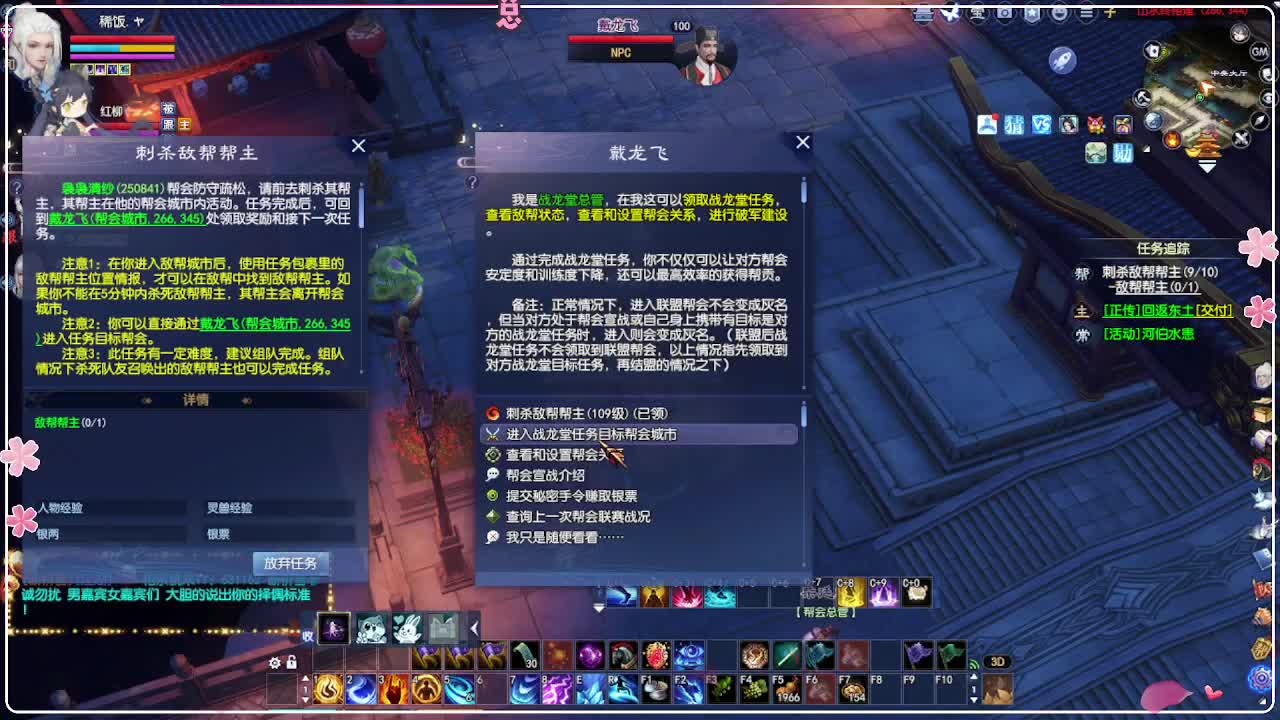Image resolution: width=1280 pixels, height=720 pixels.
Task: Activate the flame skill icon on the hotbar
Action: pos(326,690)
